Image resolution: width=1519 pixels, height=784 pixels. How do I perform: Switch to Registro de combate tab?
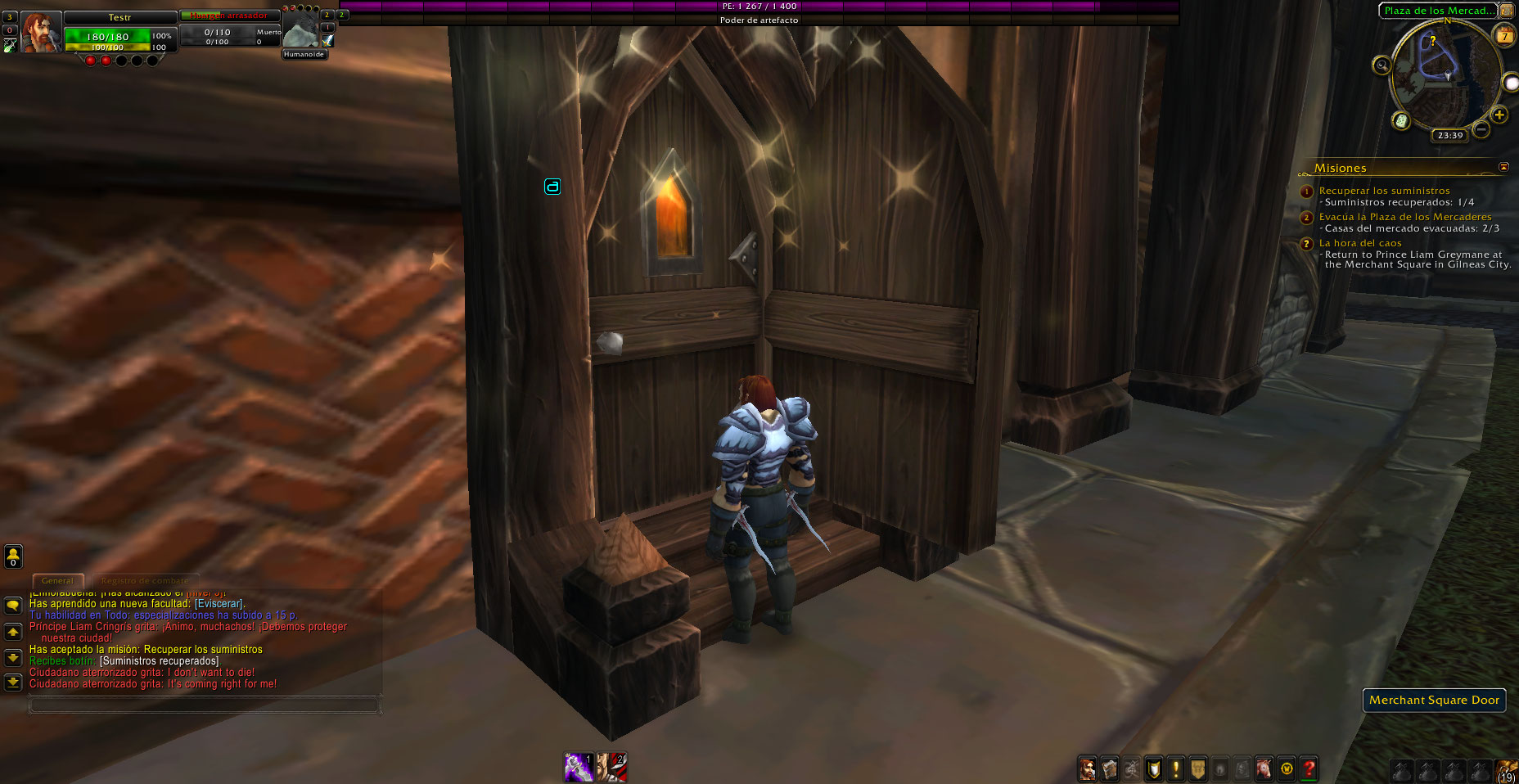[144, 580]
